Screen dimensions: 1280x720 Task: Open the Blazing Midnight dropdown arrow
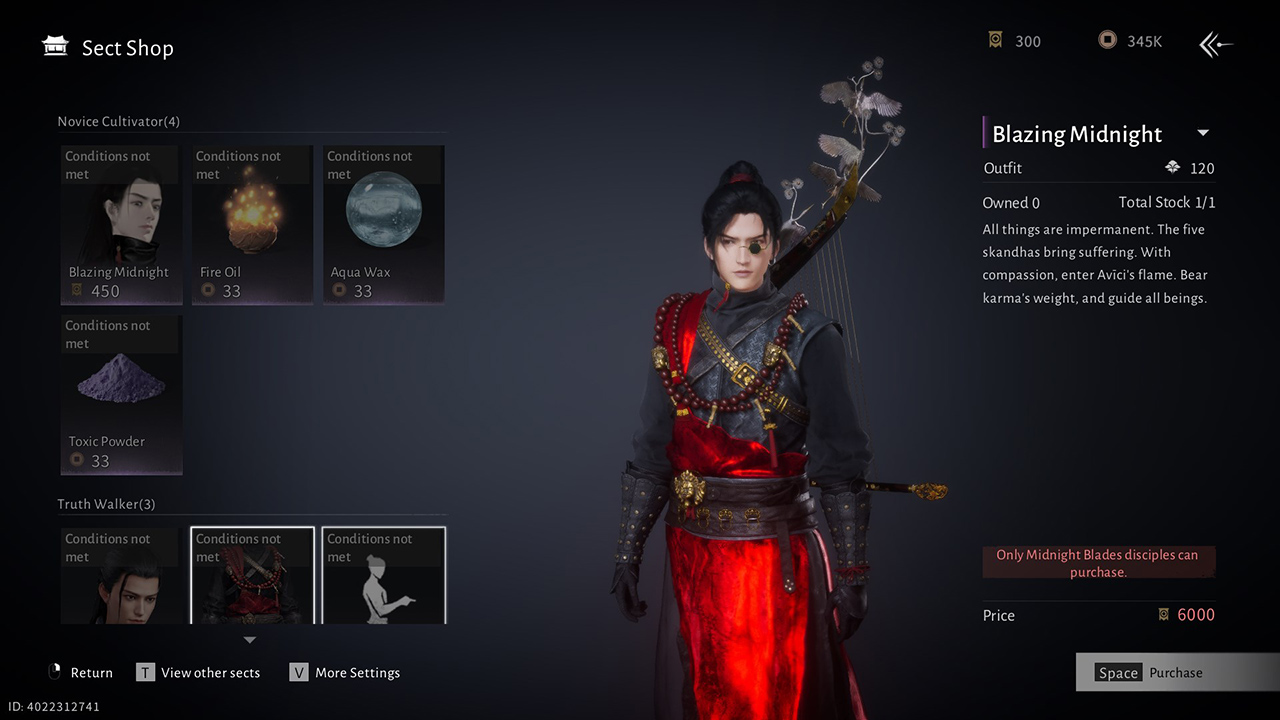(1203, 133)
